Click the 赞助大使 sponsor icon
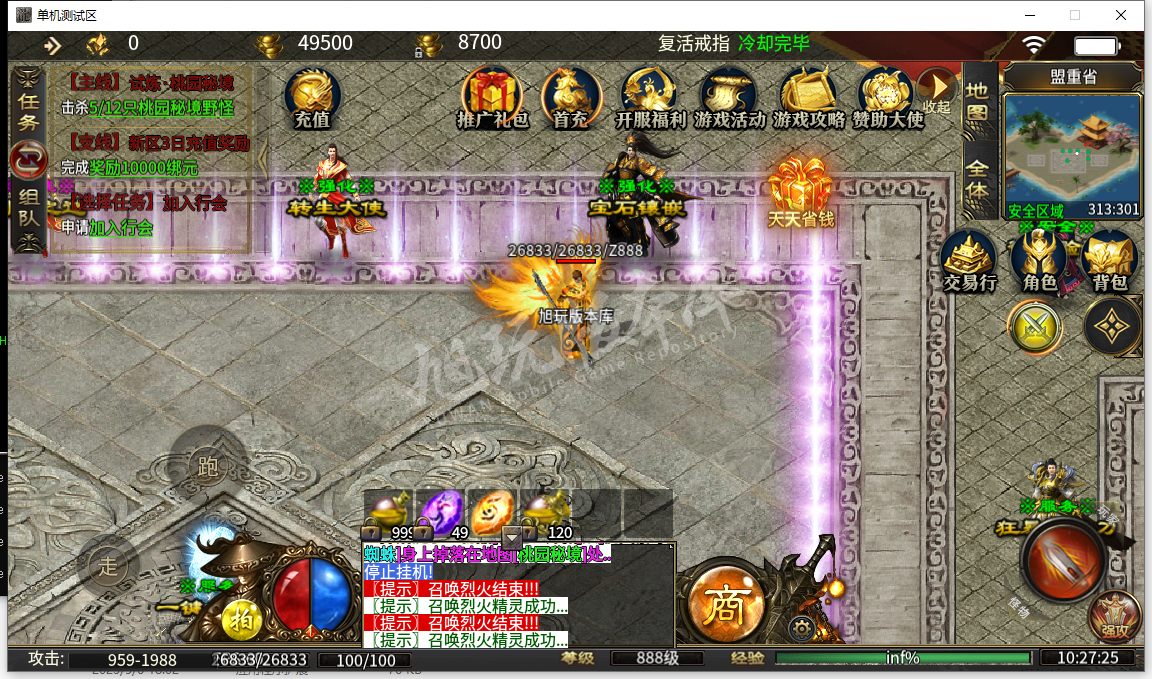Viewport: 1152px width, 679px height. (x=887, y=97)
